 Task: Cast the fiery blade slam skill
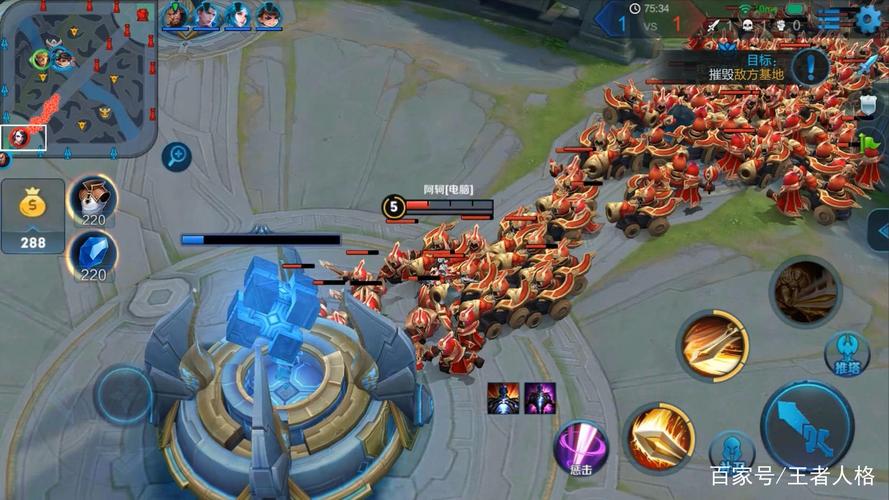tap(659, 436)
